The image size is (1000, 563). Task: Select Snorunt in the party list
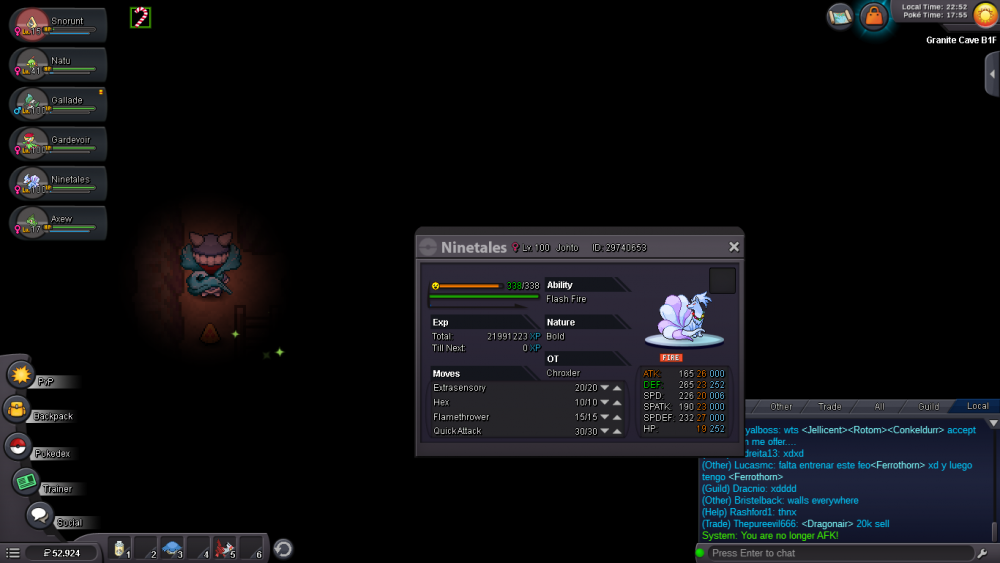tap(58, 27)
